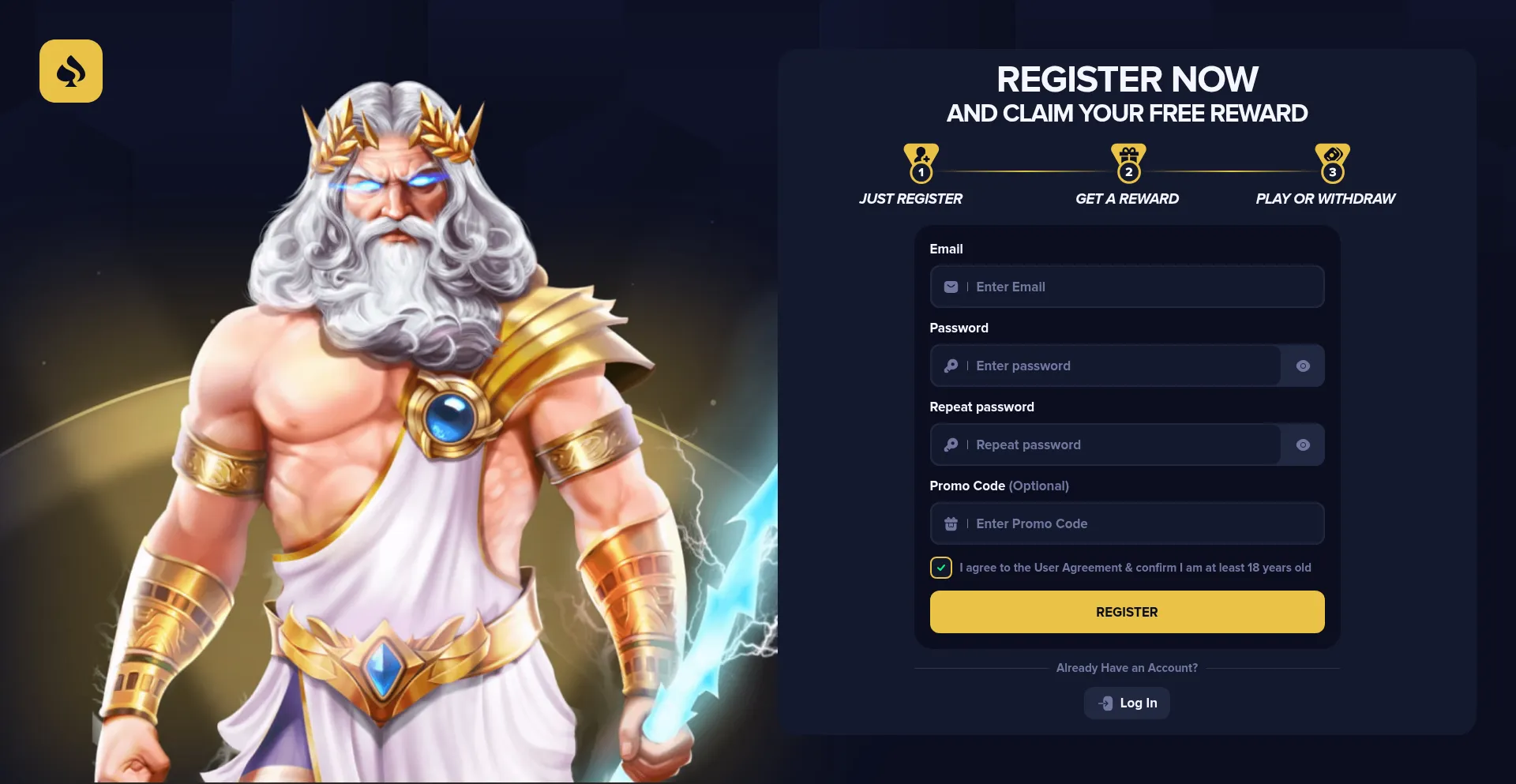Click the Play or Withdraw cash badge icon

[x=1333, y=153]
